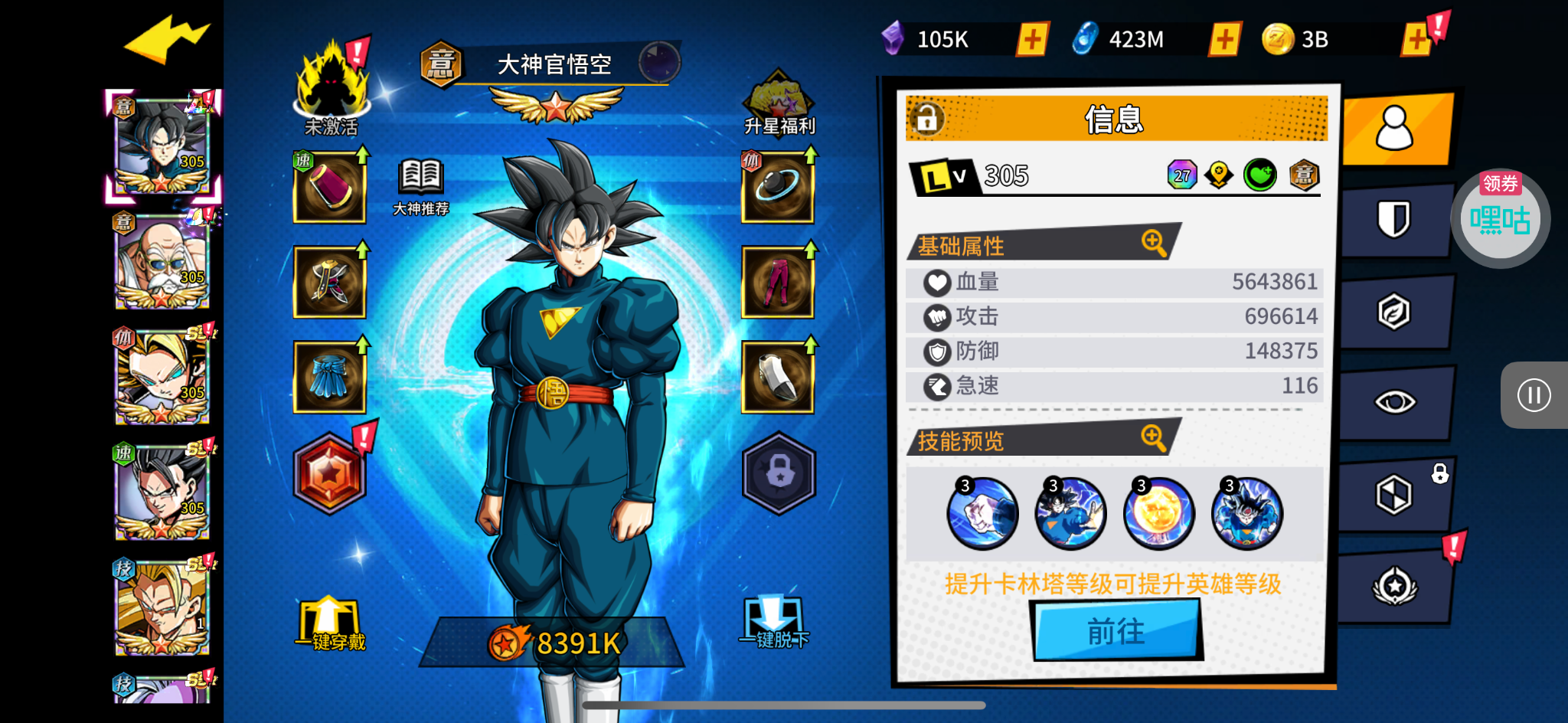Open the halo ring equipment slot
The width and height of the screenshot is (1568, 723).
[x=777, y=188]
